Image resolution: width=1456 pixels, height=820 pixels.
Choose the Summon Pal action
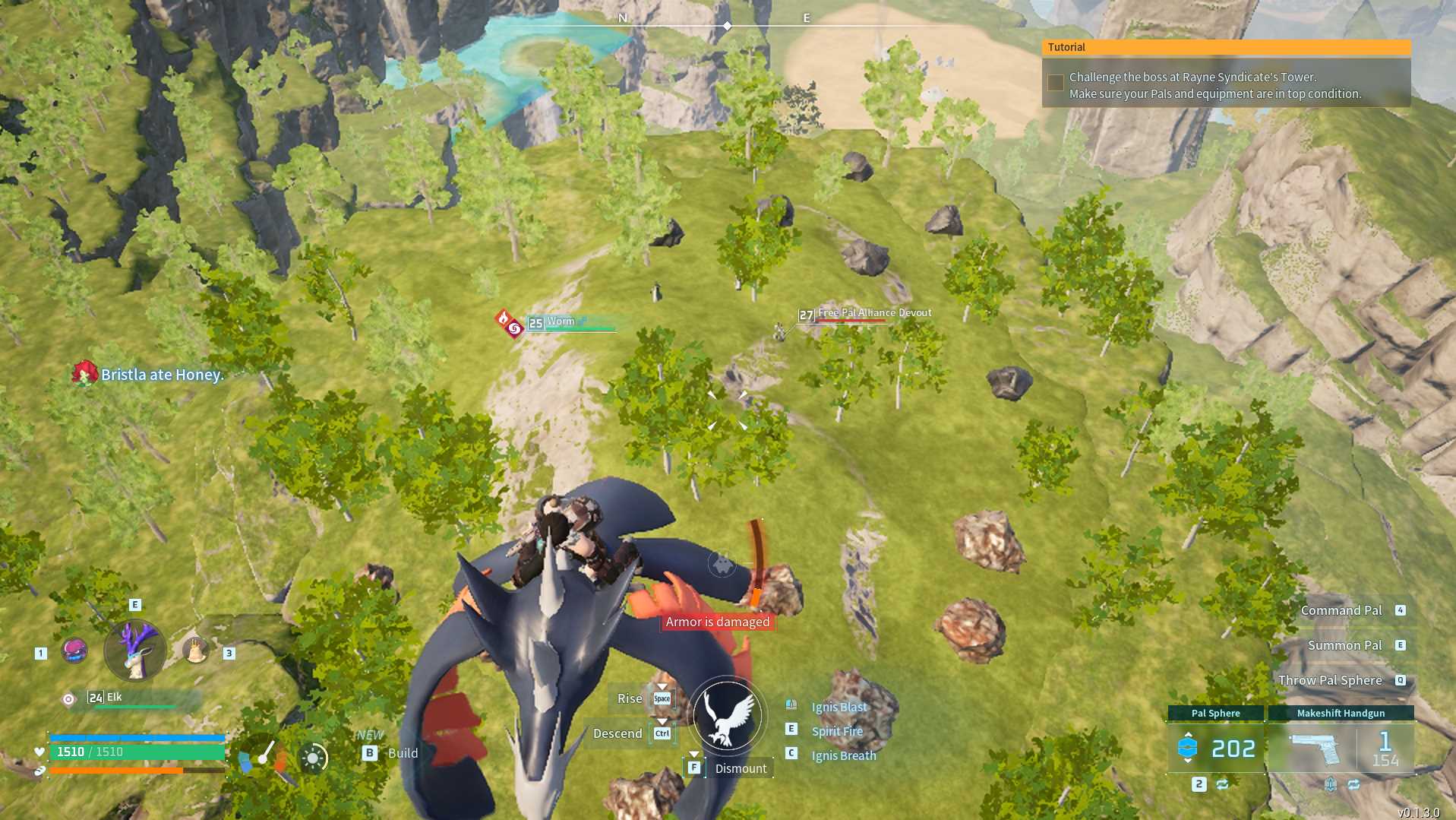coord(1344,645)
